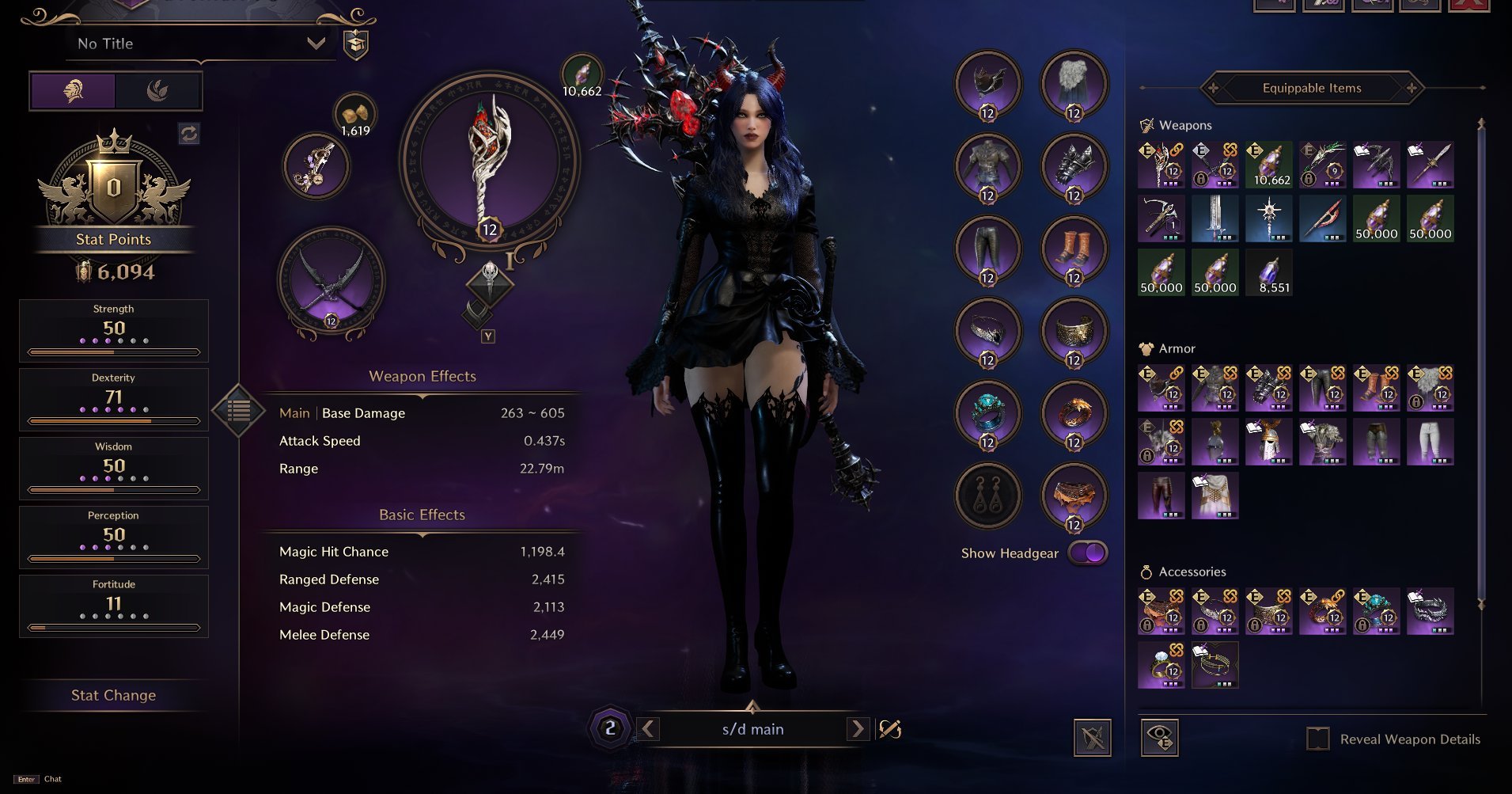
Task: Click the eye visibility button
Action: point(1159,738)
